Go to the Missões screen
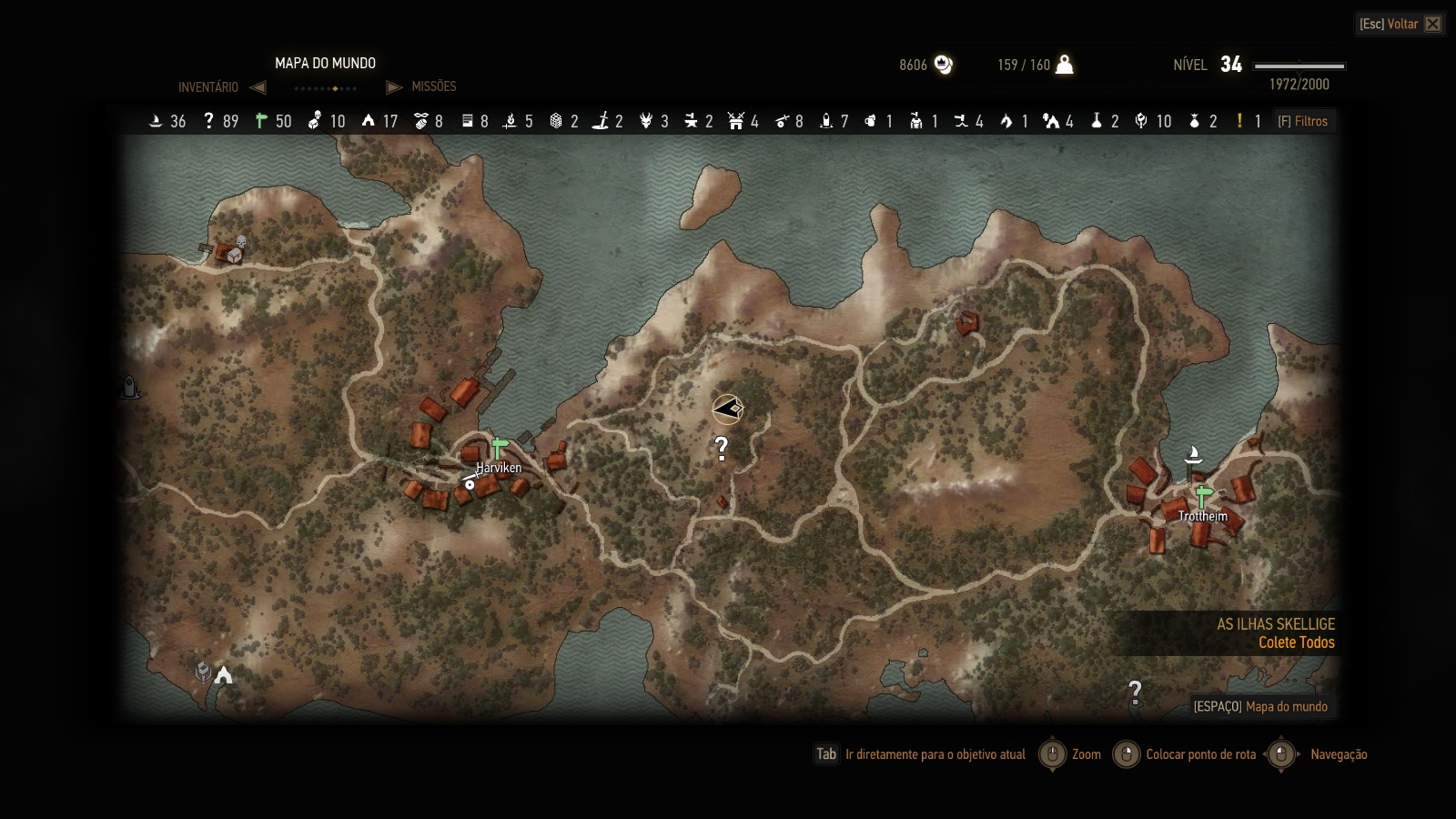This screenshot has width=1456, height=819. (433, 86)
